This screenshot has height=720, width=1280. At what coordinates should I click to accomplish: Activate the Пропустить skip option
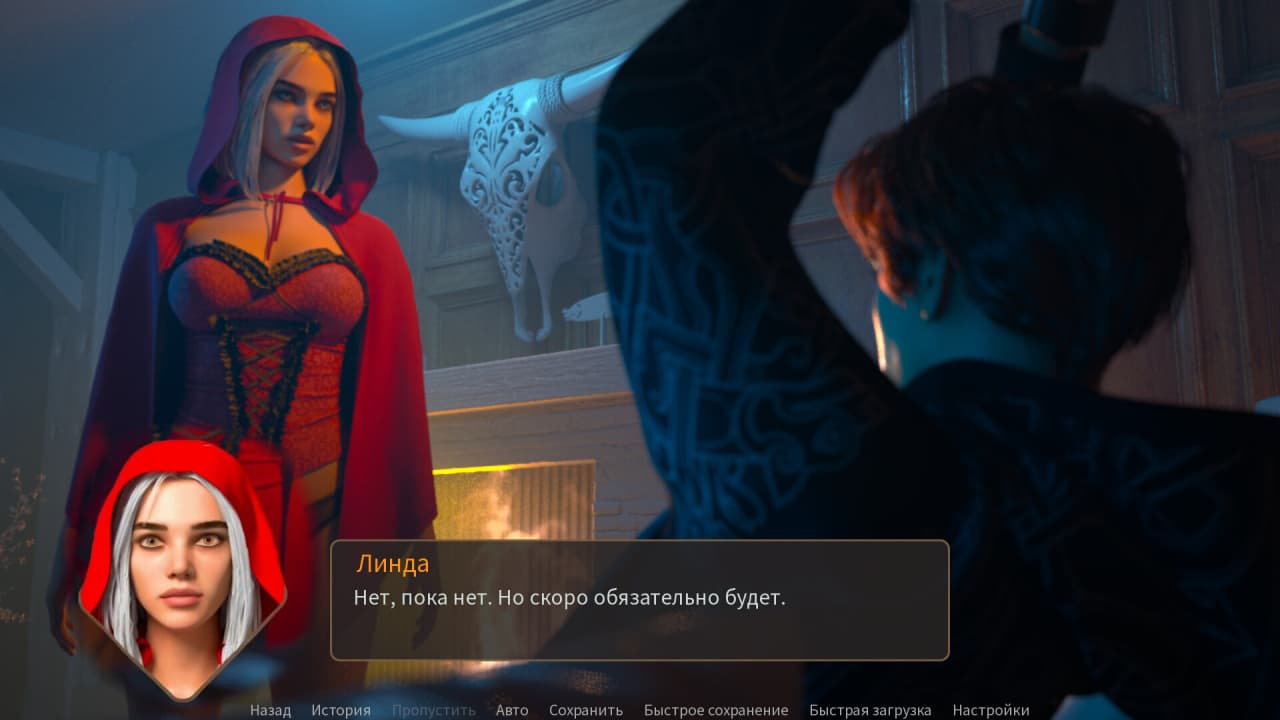[x=433, y=710]
